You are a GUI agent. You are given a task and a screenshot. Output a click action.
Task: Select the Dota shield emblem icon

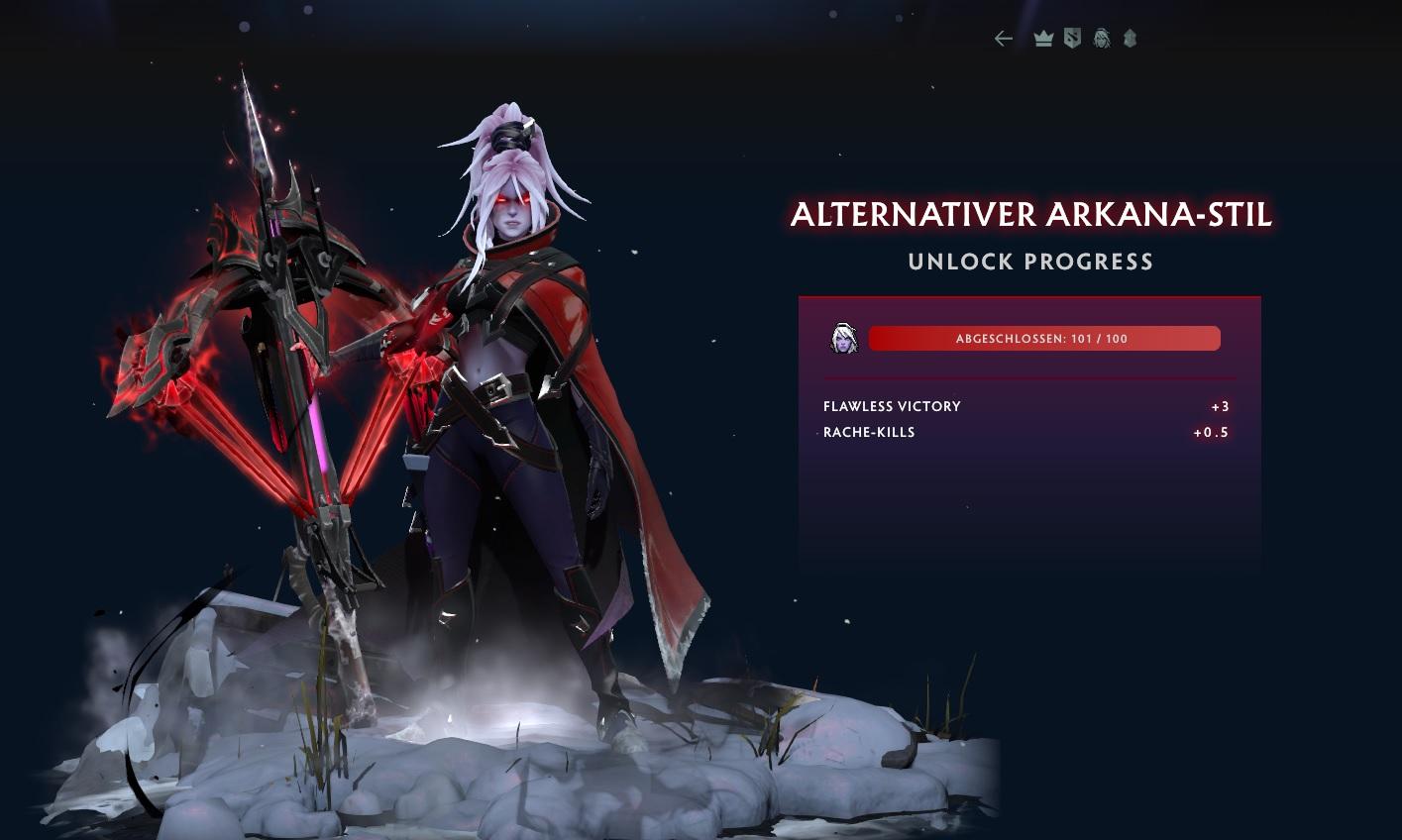[1072, 39]
